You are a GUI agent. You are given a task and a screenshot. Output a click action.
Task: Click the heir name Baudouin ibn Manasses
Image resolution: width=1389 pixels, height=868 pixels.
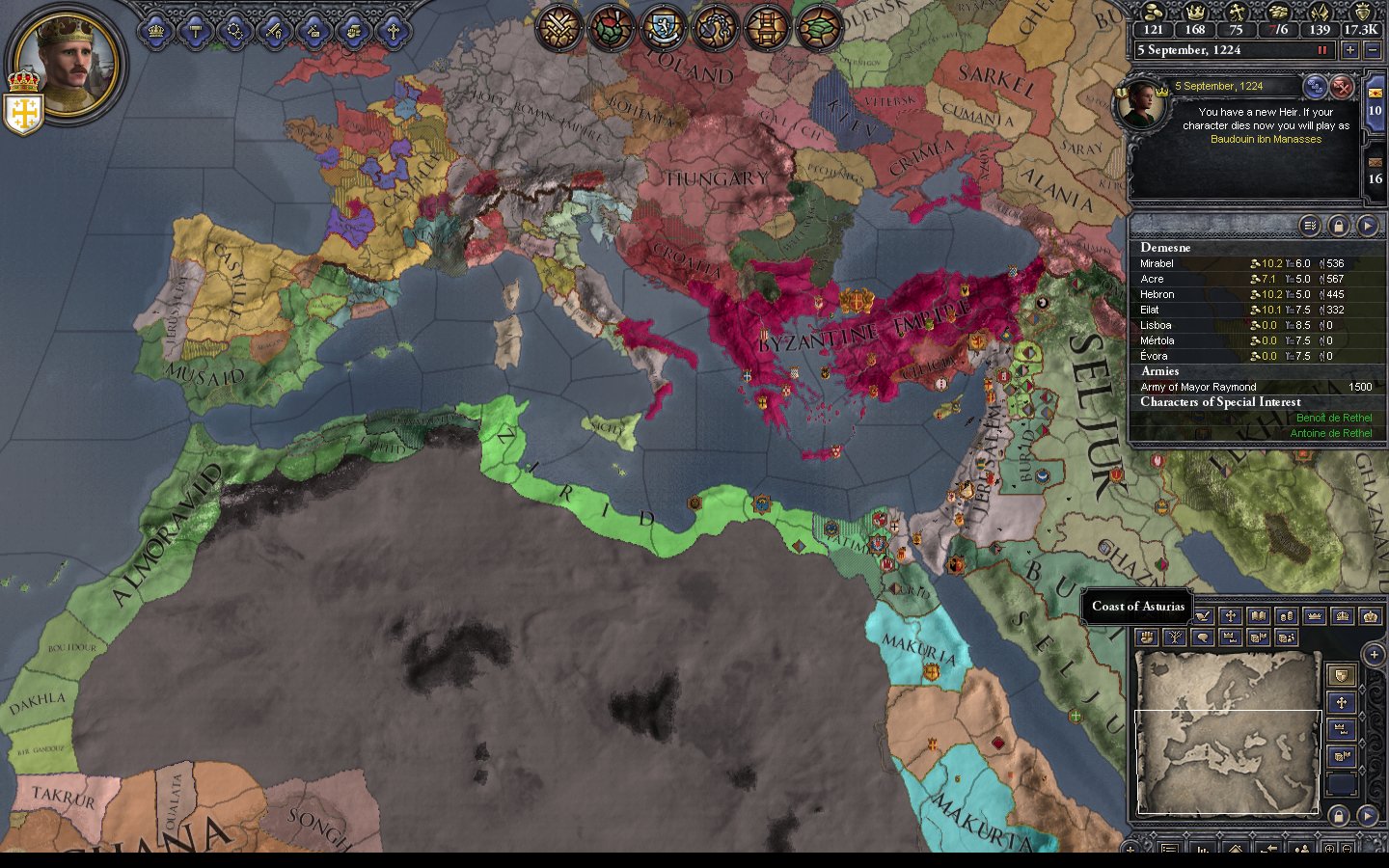point(1266,139)
